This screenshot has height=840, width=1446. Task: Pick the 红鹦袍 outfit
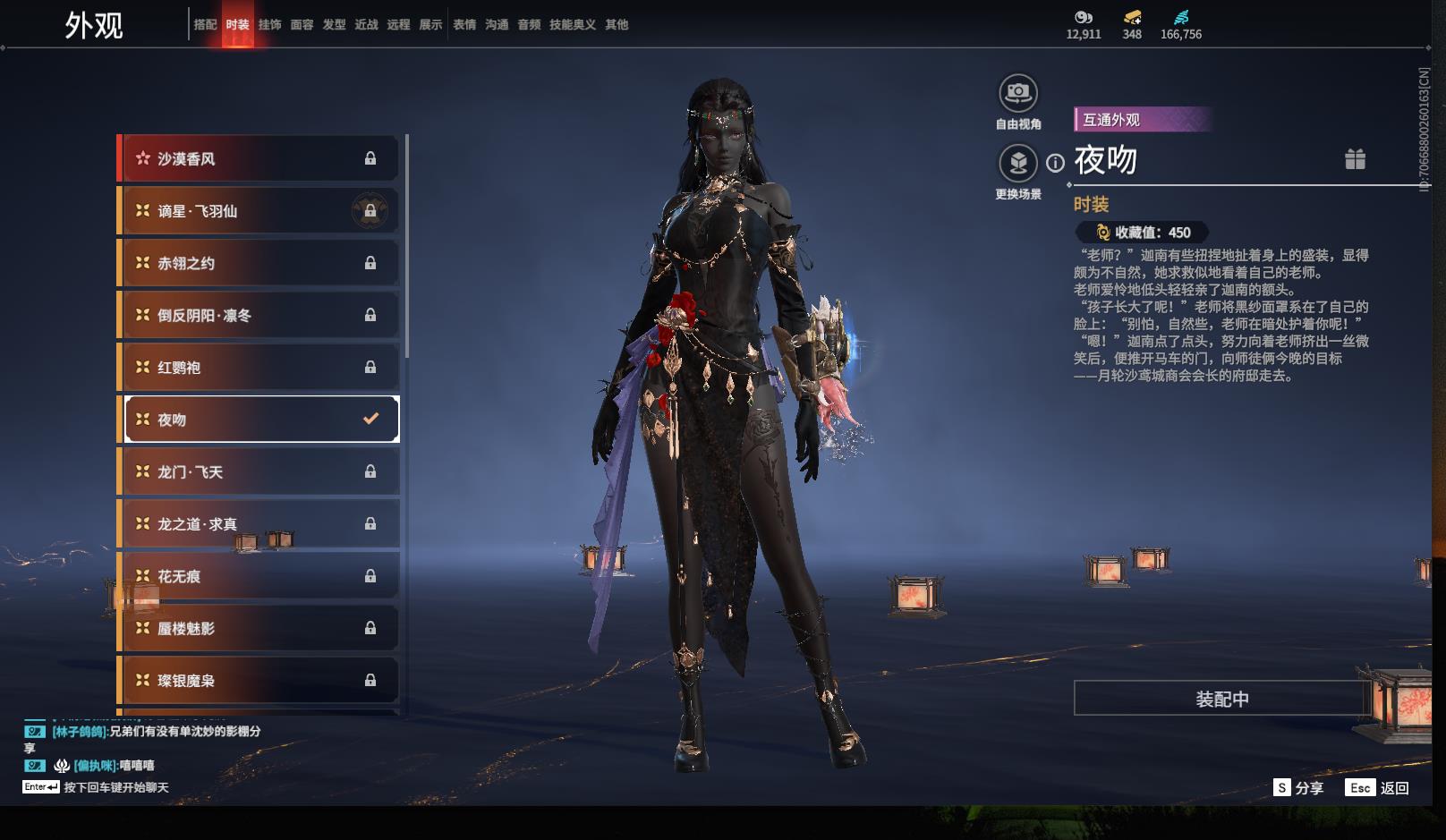(x=259, y=368)
